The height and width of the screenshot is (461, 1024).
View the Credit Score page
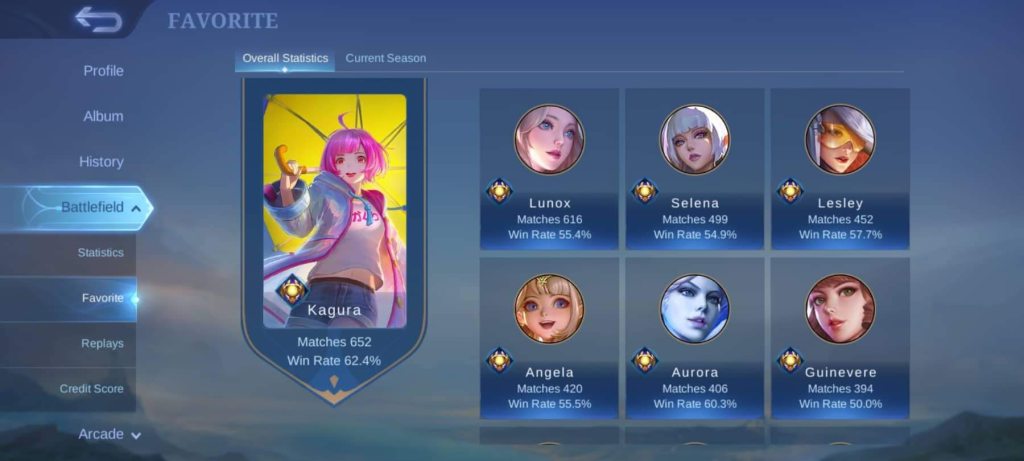(x=91, y=388)
